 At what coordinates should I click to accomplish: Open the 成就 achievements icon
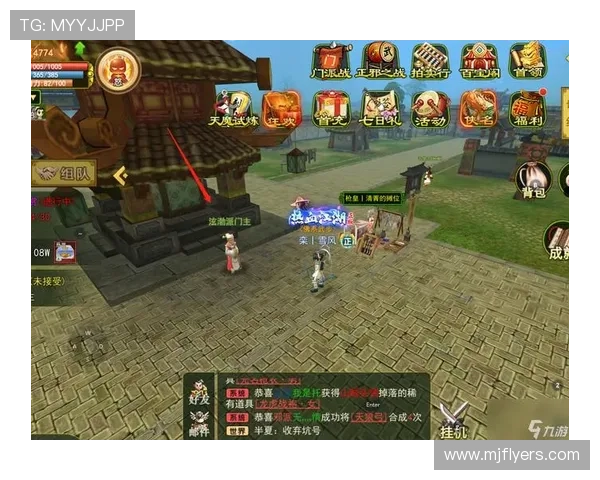(x=558, y=240)
